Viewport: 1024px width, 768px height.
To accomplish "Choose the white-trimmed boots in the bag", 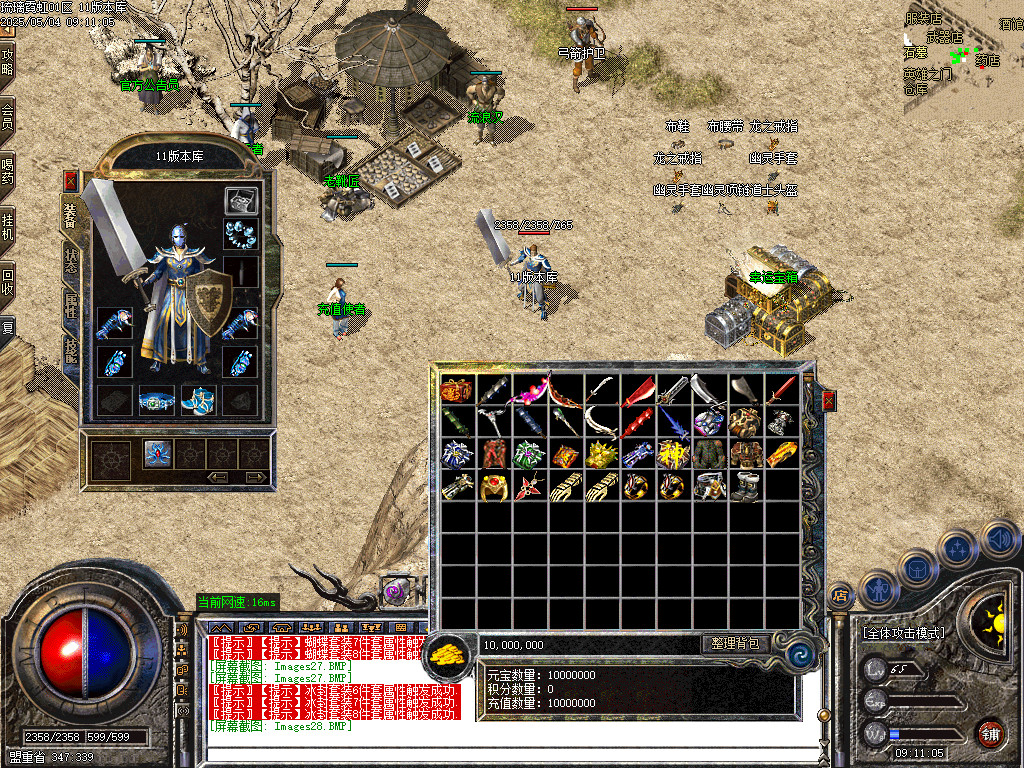I will point(745,486).
